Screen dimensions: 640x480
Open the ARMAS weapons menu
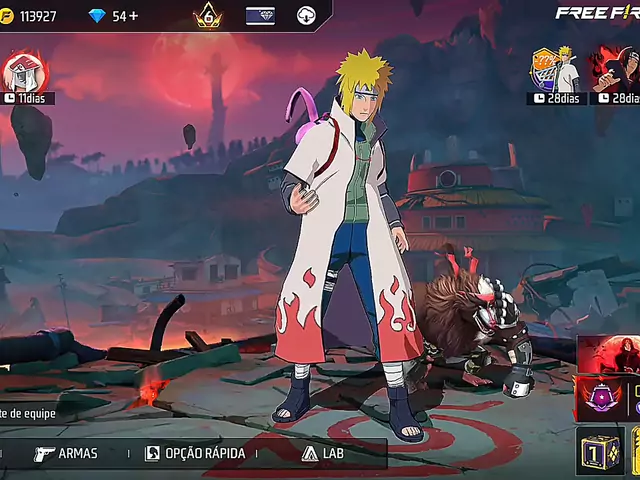[x=66, y=453]
